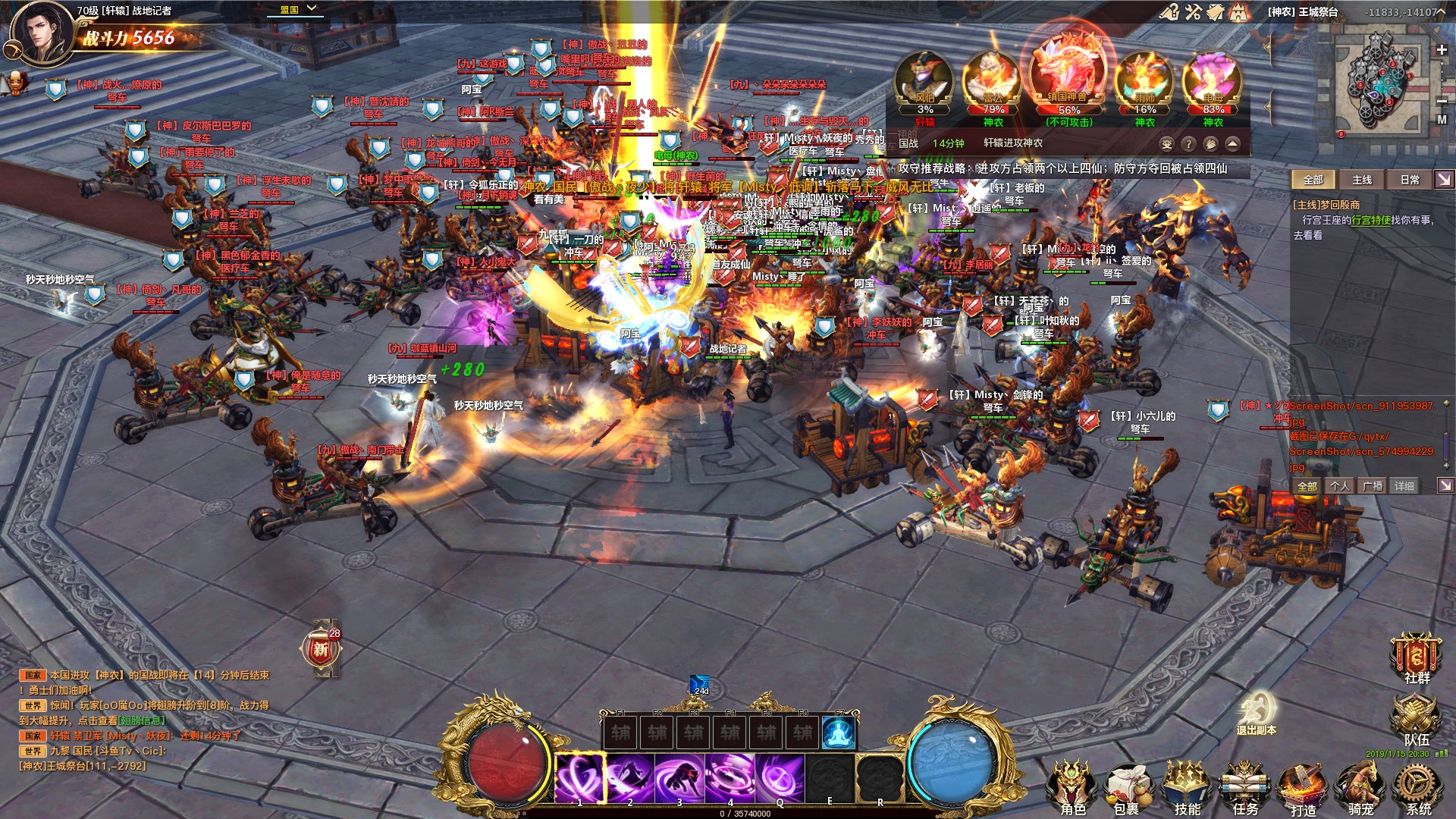Open the 队伍 team panel

[x=1415, y=720]
